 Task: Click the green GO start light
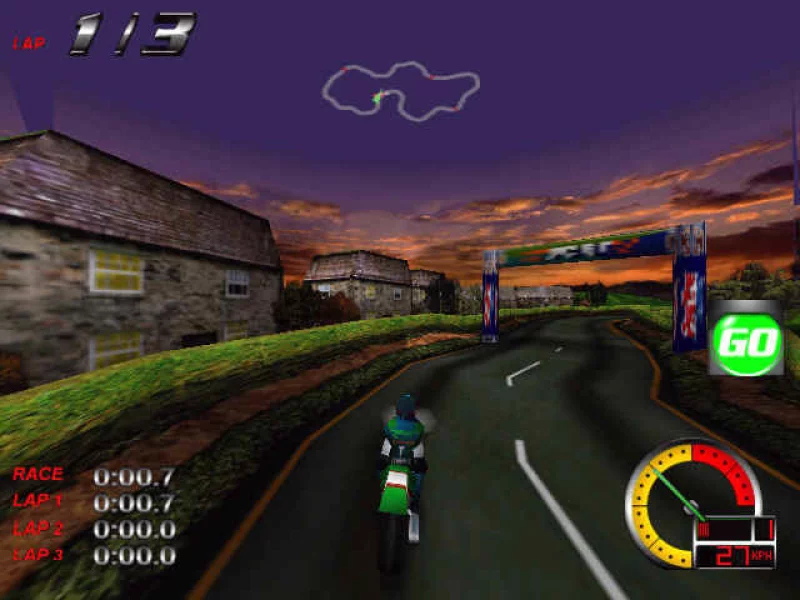745,342
